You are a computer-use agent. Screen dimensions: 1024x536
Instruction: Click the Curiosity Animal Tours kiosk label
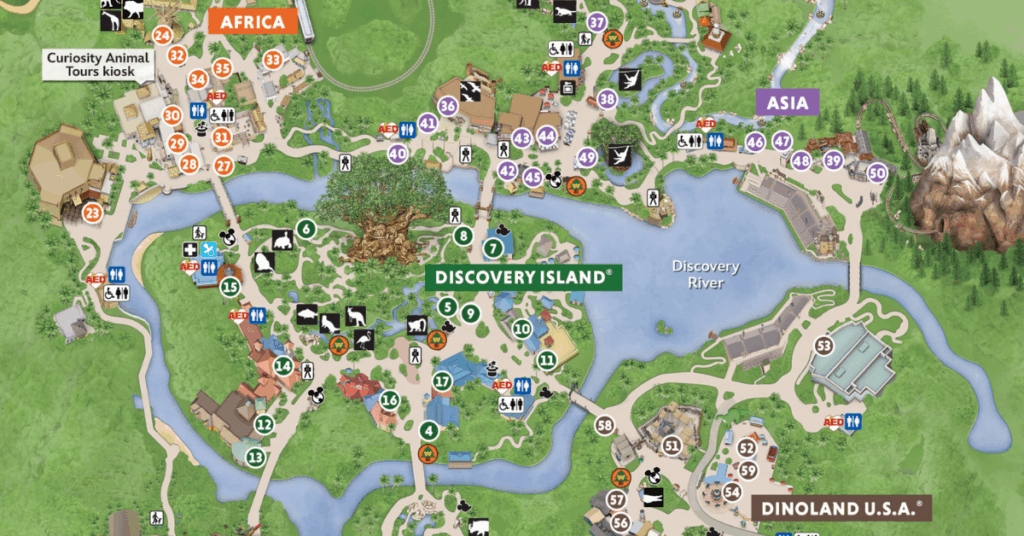98,65
